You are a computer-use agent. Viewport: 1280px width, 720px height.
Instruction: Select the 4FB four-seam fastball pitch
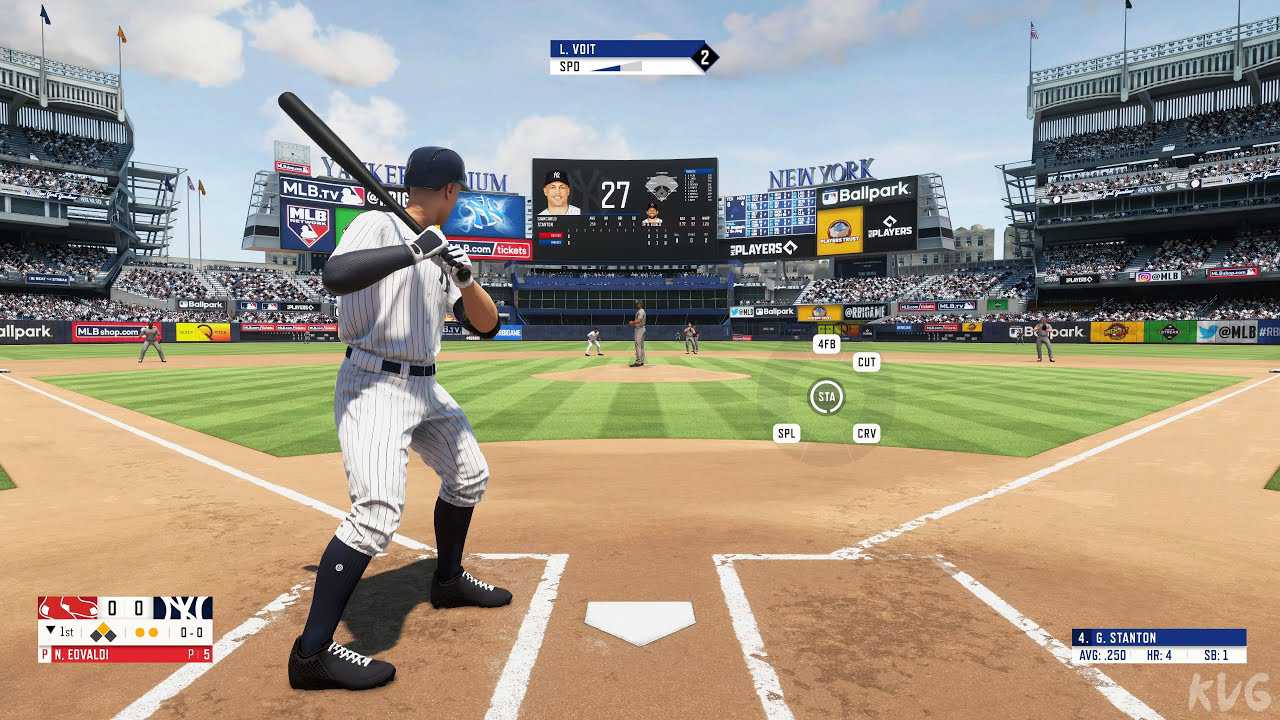(826, 344)
